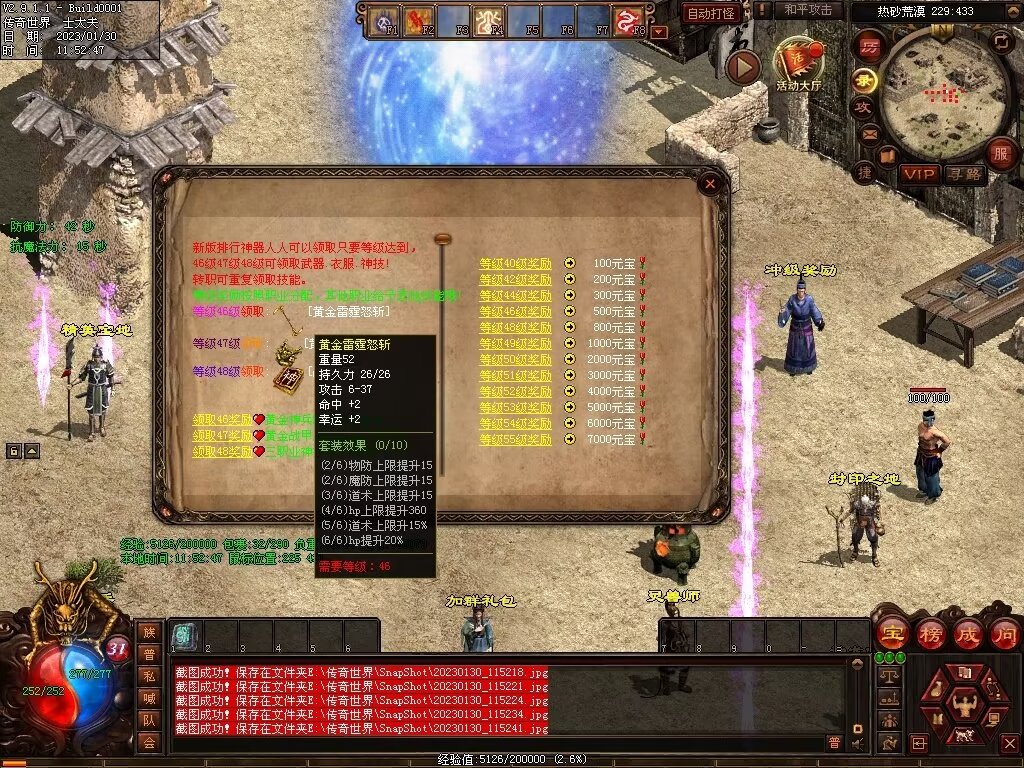Close the level reward parchment window
This screenshot has height=768, width=1024.
pyautogui.click(x=710, y=184)
